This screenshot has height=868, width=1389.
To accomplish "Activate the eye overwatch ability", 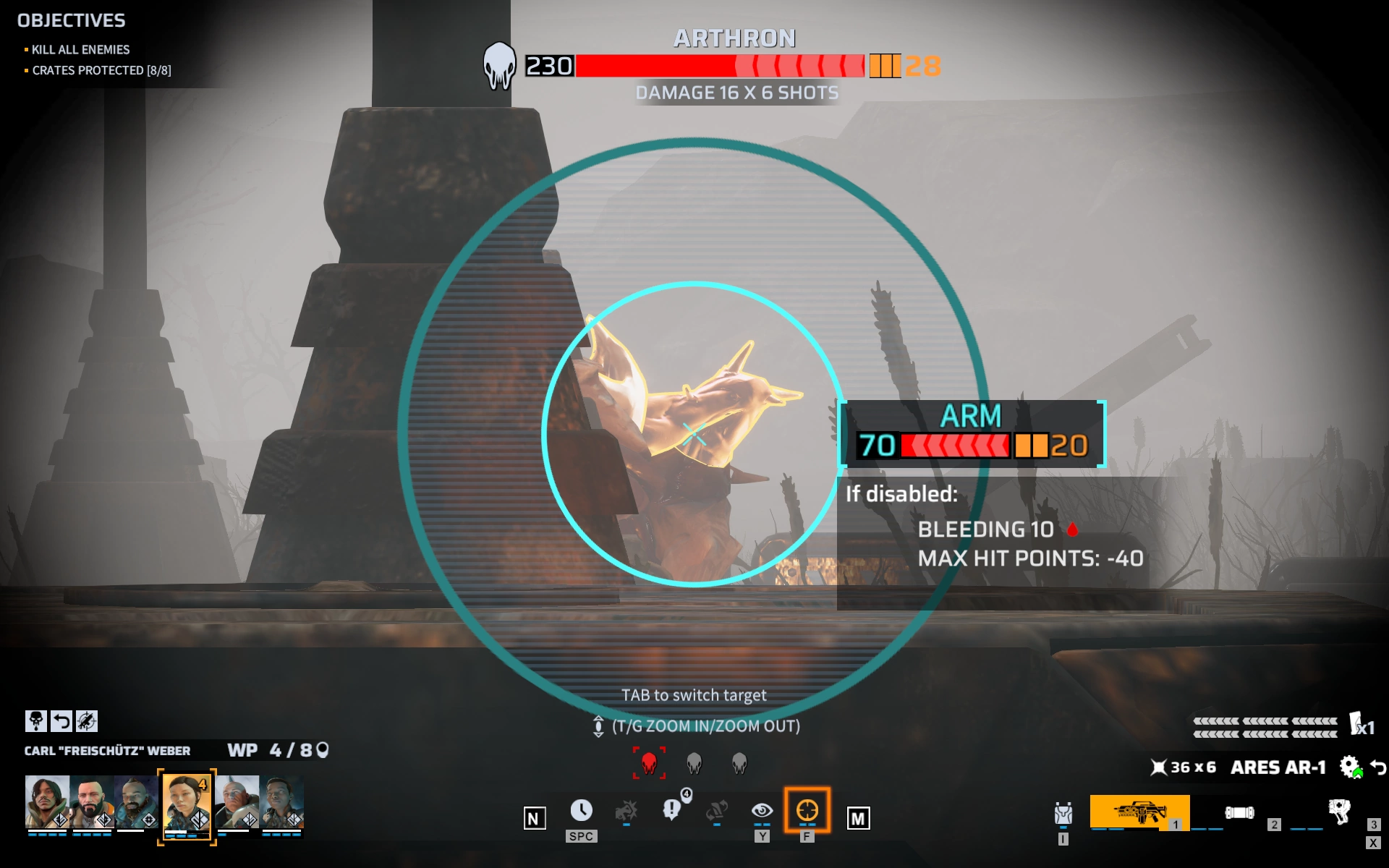I will 762,811.
